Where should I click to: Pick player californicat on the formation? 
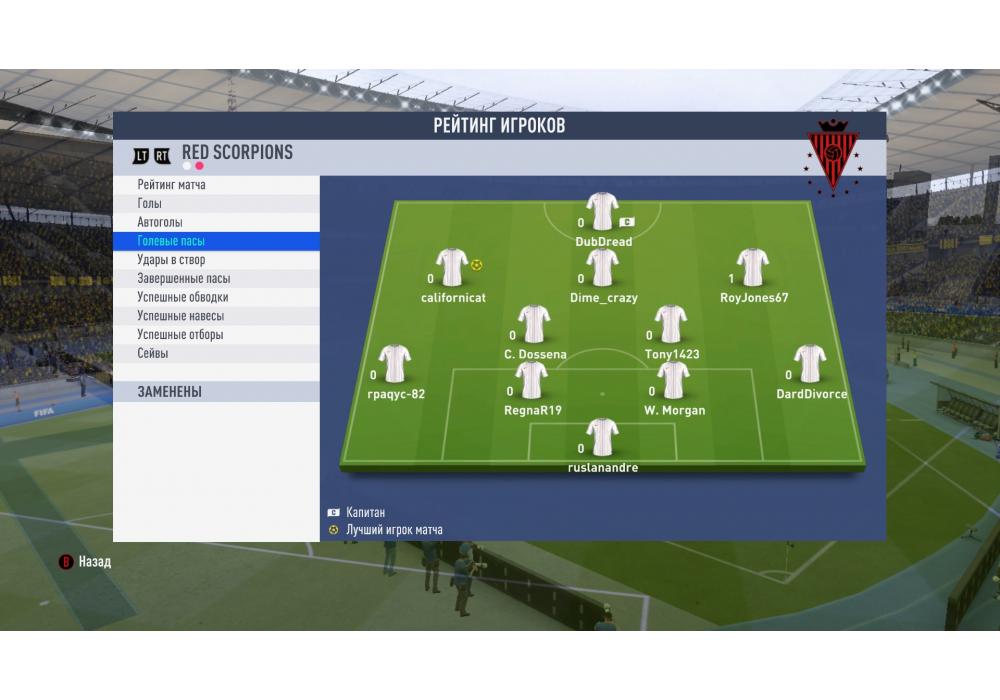coord(452,268)
